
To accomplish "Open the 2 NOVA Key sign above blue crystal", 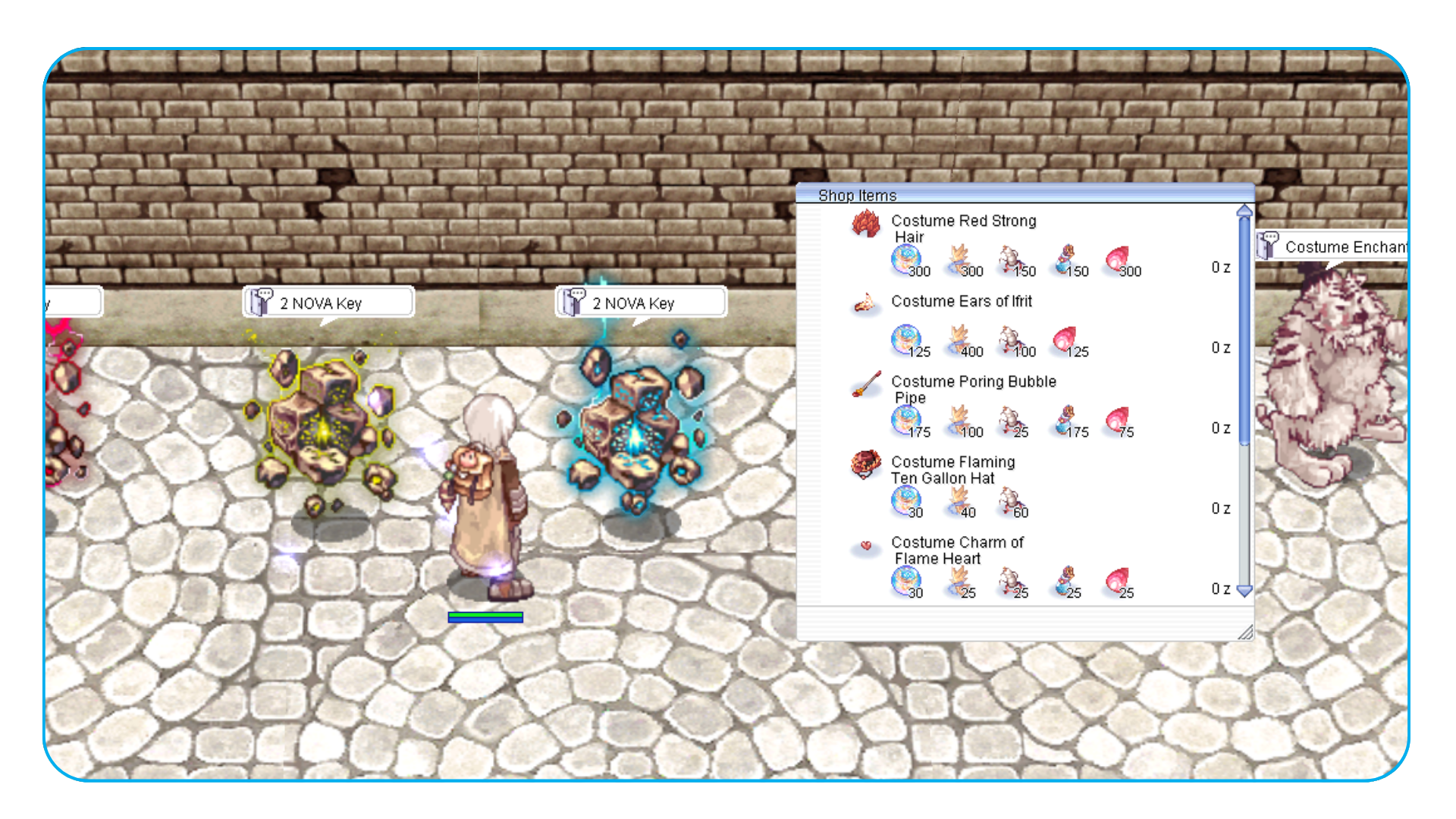I will pyautogui.click(x=641, y=303).
